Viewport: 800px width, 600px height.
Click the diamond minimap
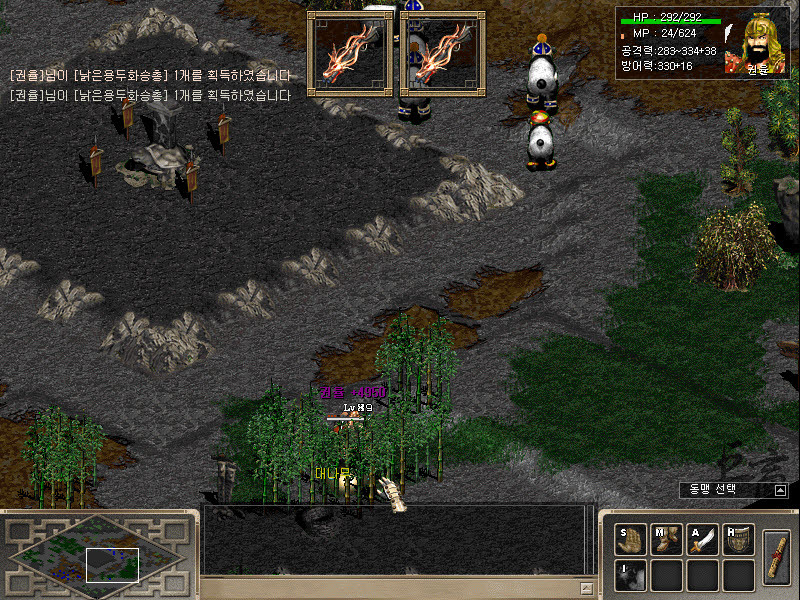[96, 556]
